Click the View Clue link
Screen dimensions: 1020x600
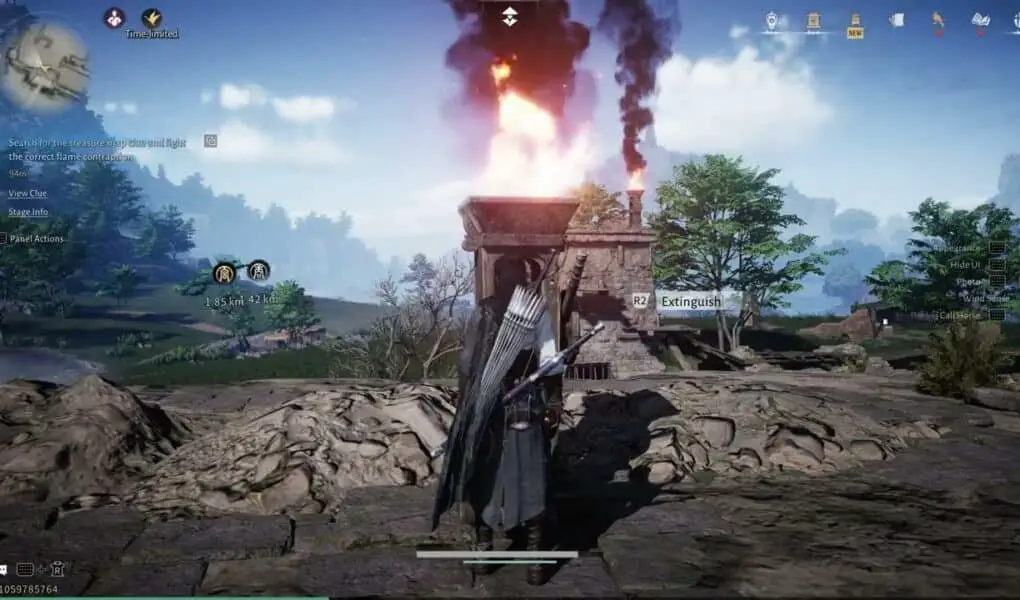pyautogui.click(x=27, y=193)
